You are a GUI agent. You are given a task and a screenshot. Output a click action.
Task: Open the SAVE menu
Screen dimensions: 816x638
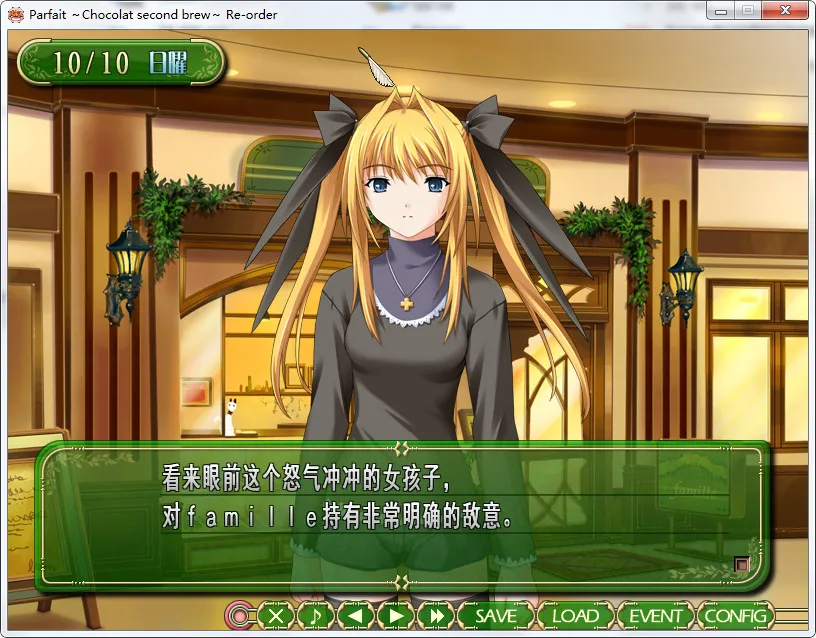tap(496, 615)
